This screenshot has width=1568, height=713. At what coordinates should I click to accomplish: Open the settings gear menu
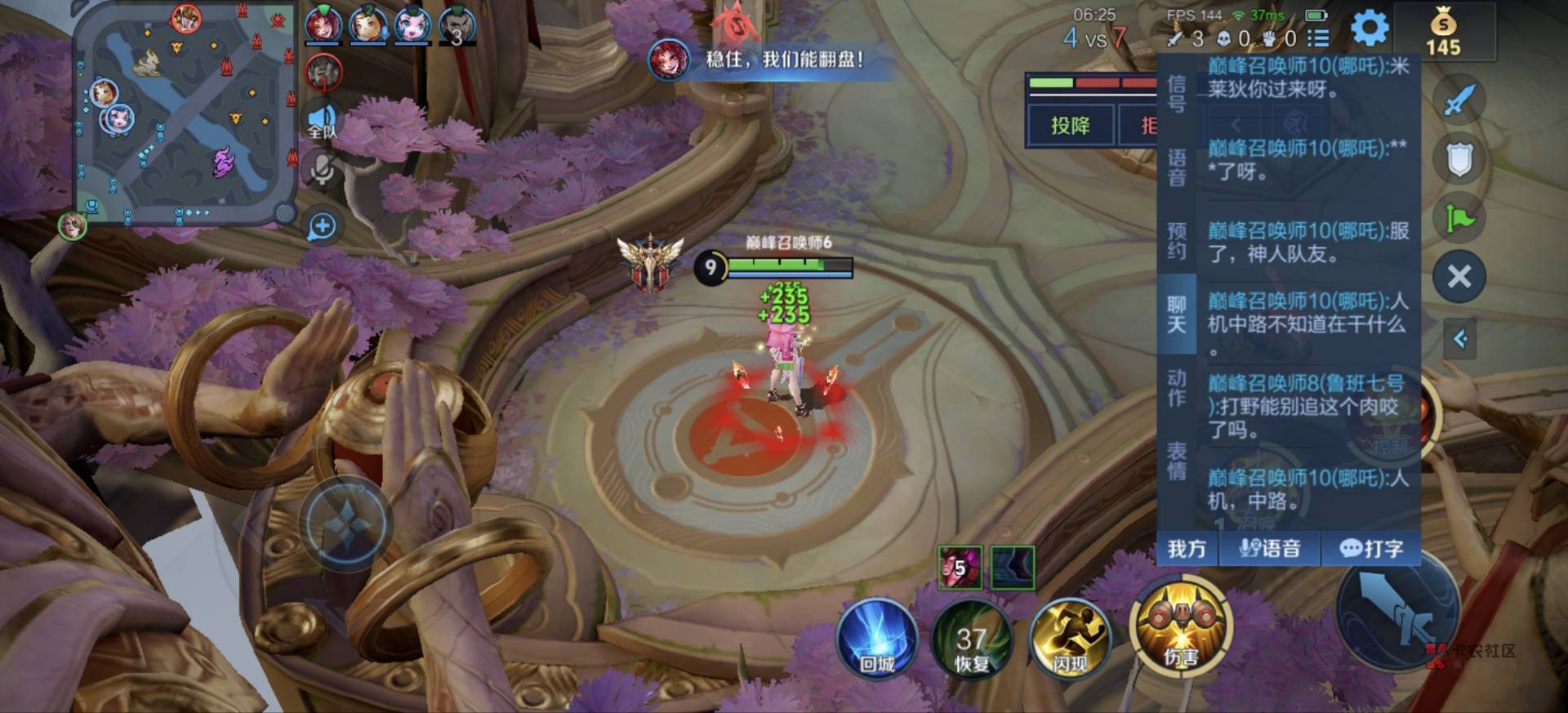pos(1370,29)
